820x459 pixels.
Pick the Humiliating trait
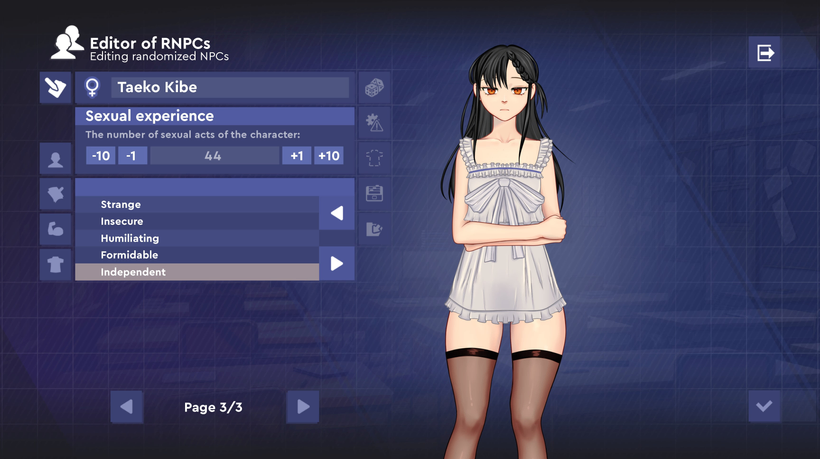[197, 238]
